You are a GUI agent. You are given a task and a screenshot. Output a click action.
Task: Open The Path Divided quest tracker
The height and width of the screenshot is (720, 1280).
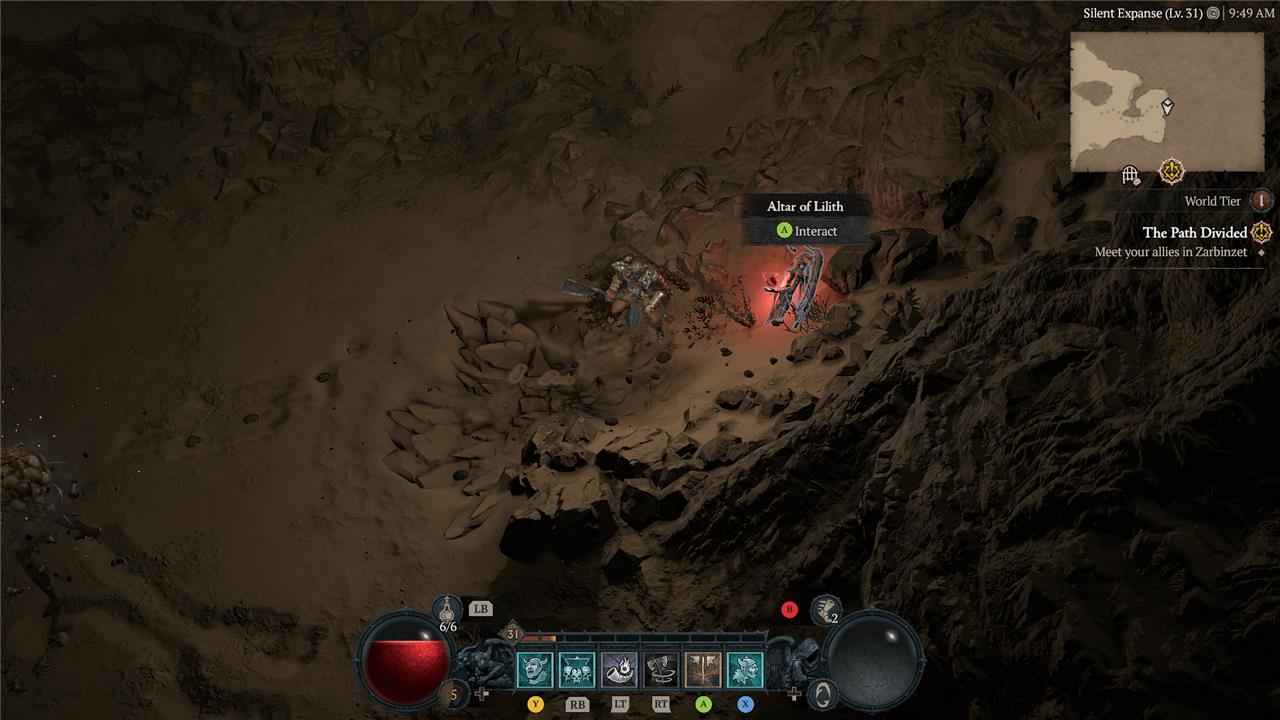click(x=1195, y=232)
